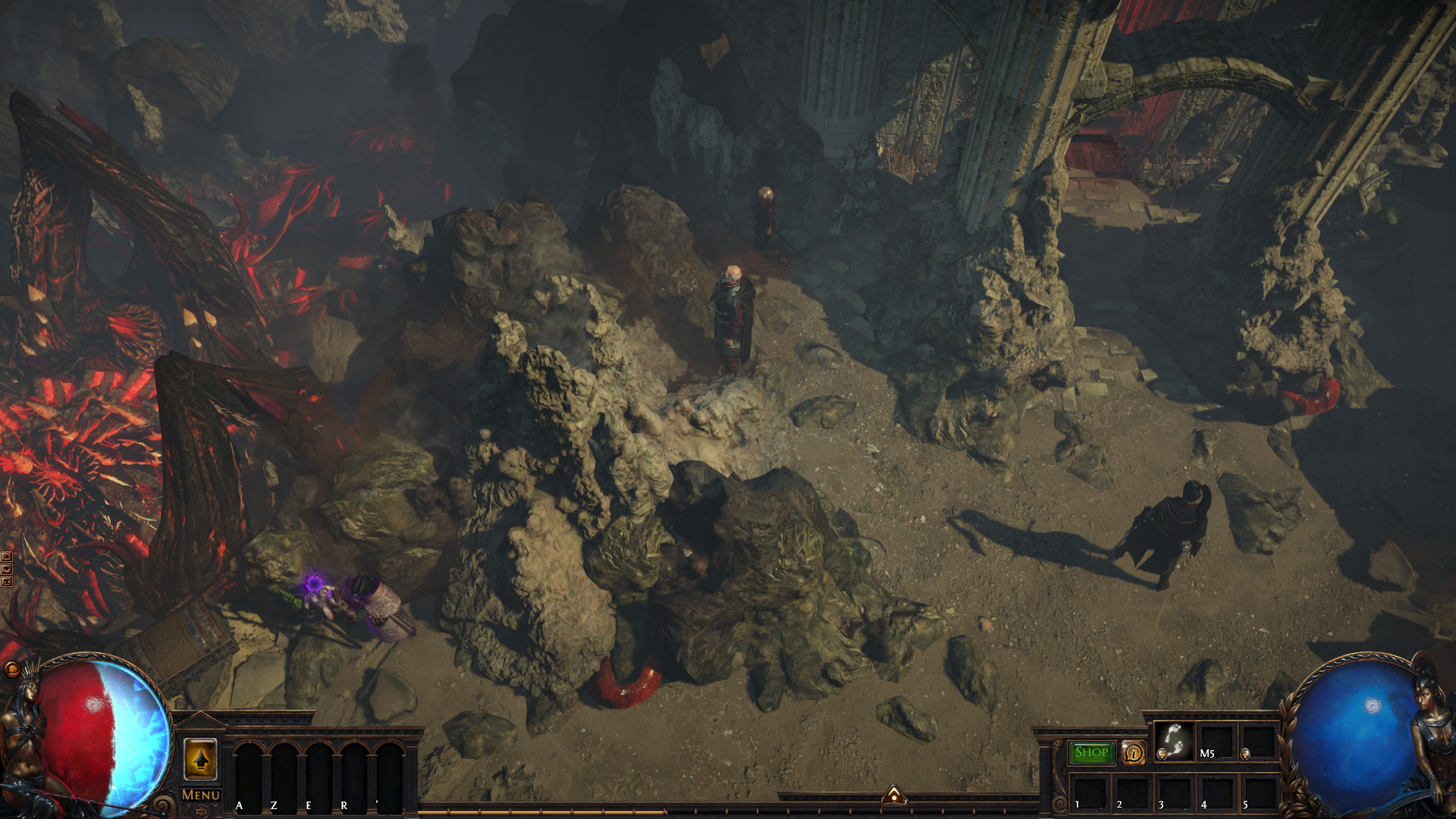
Task: Open the chat bubble icon above life orb
Action: 11,669
